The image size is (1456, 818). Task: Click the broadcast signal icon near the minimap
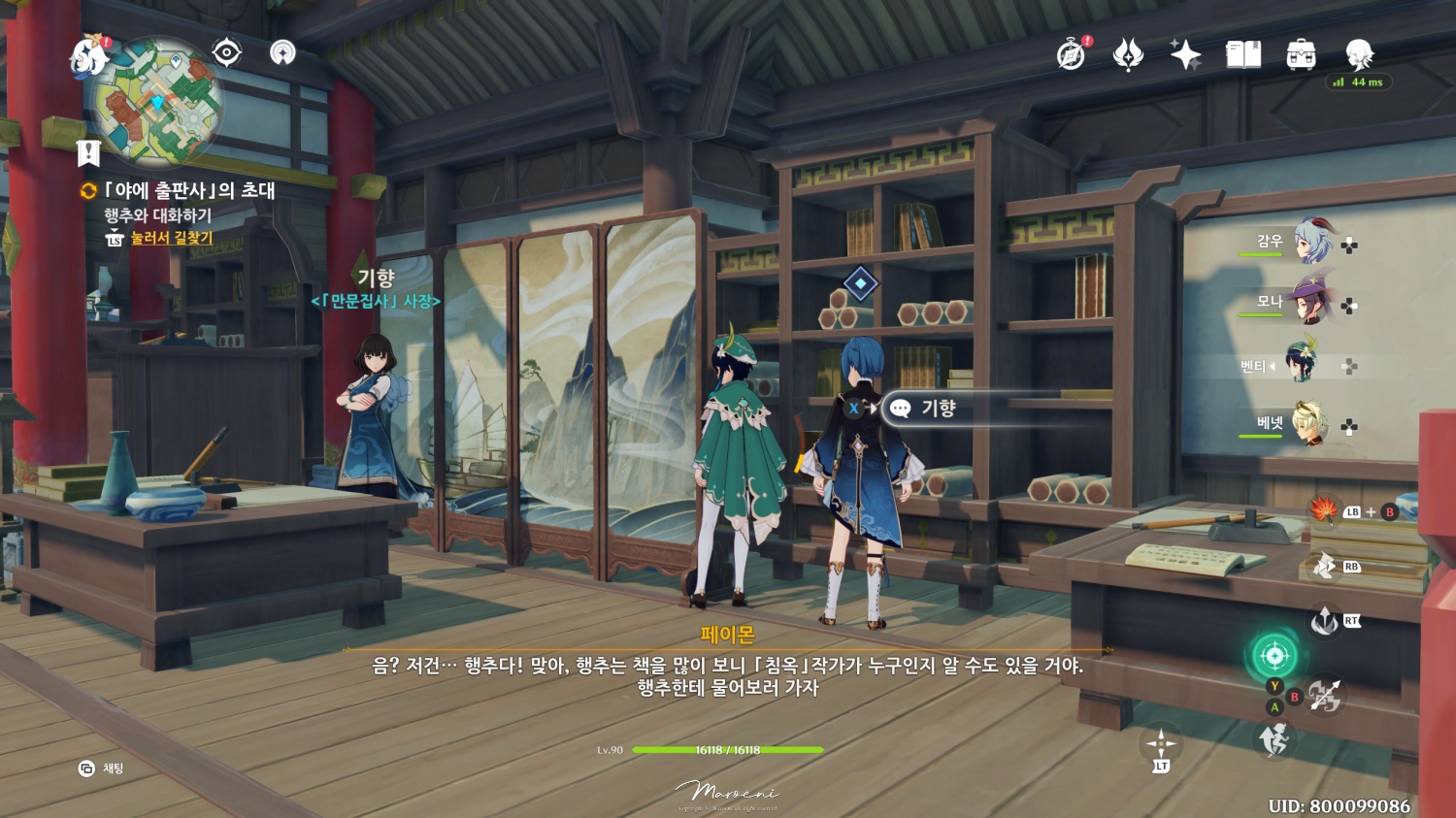[x=282, y=53]
